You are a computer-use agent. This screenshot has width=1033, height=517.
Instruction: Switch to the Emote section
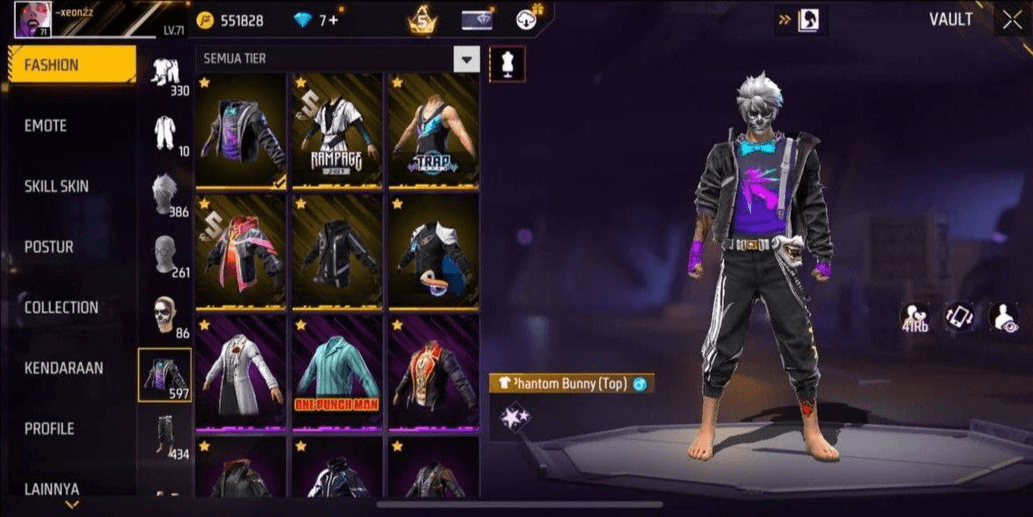46,126
